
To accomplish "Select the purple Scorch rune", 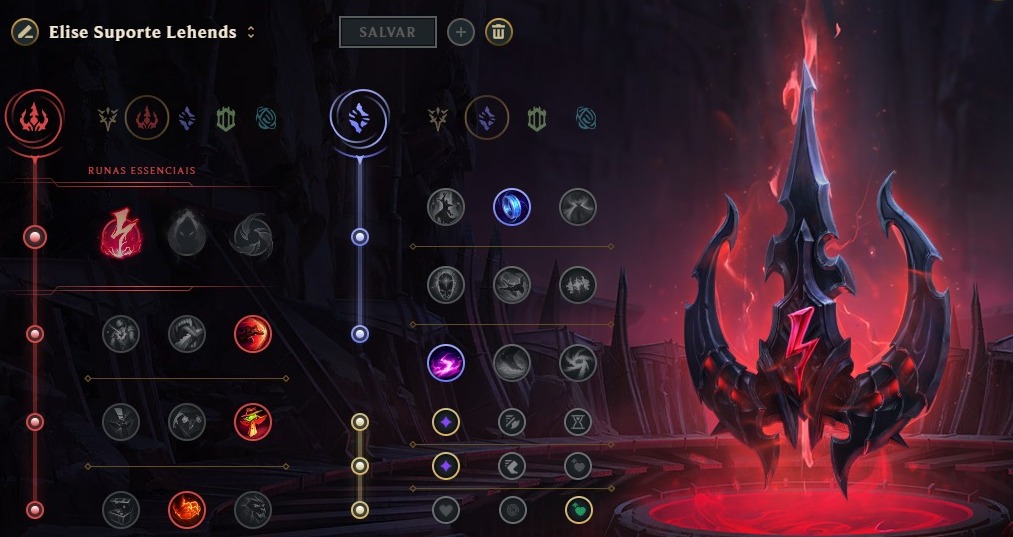I will pos(445,362).
